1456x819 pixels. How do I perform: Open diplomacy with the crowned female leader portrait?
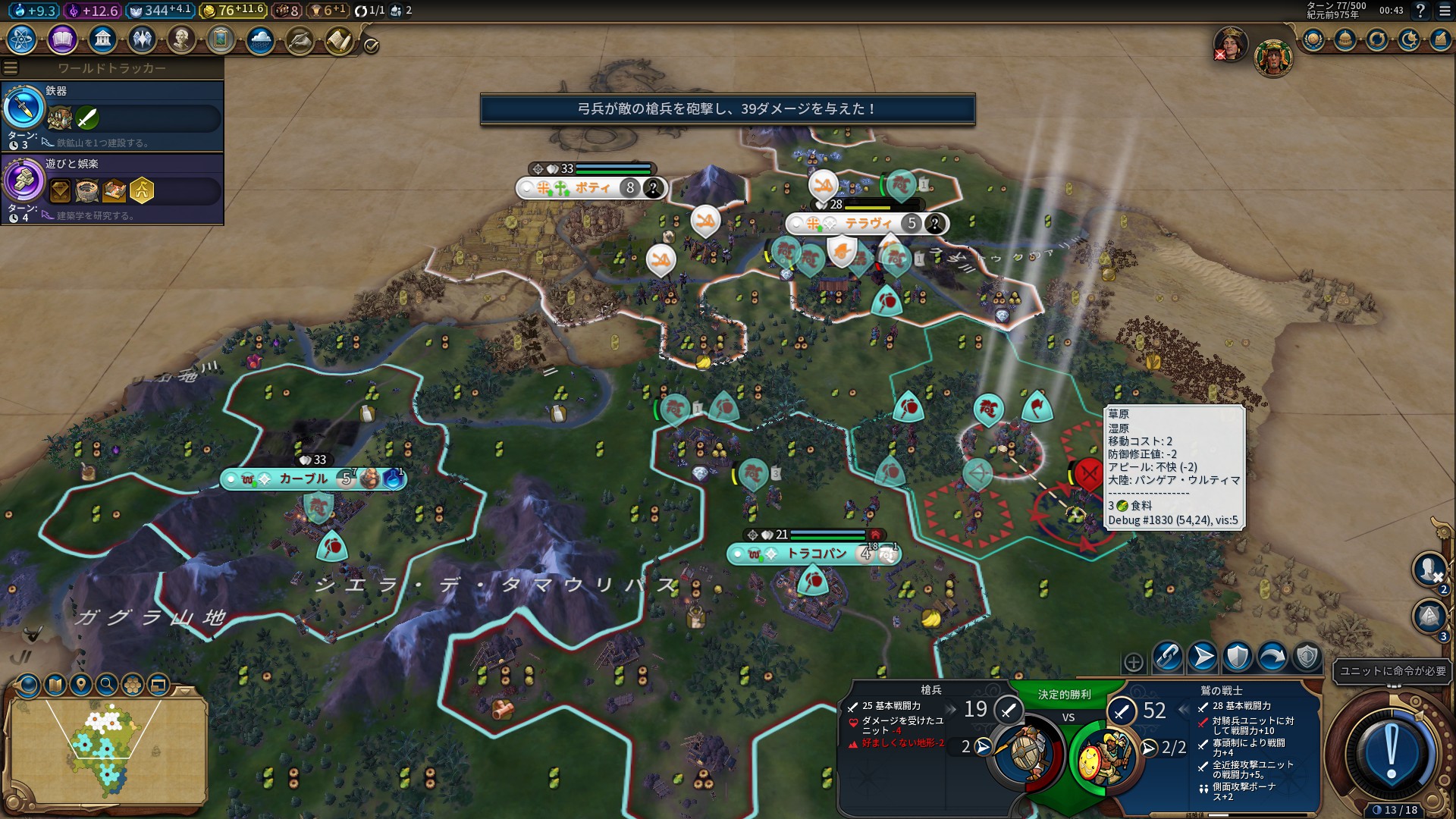click(1230, 44)
